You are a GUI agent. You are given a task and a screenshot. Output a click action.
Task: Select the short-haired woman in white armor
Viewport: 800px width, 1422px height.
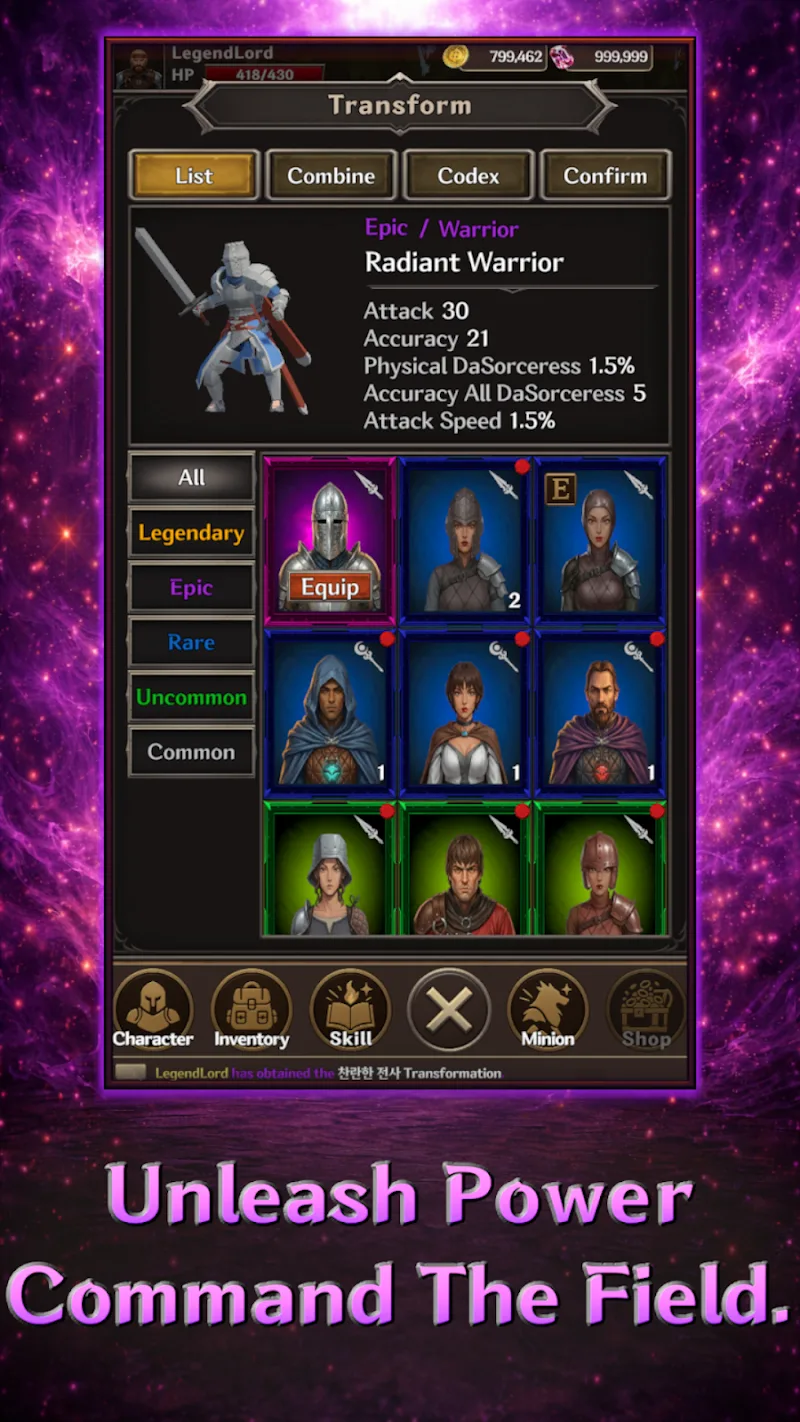[x=465, y=712]
